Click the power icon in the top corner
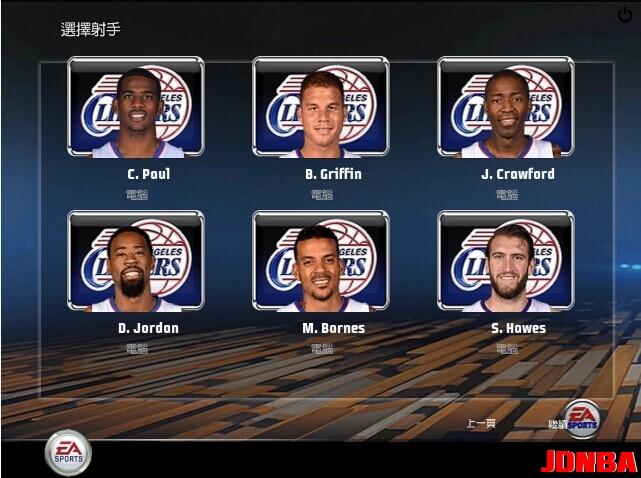 point(625,15)
